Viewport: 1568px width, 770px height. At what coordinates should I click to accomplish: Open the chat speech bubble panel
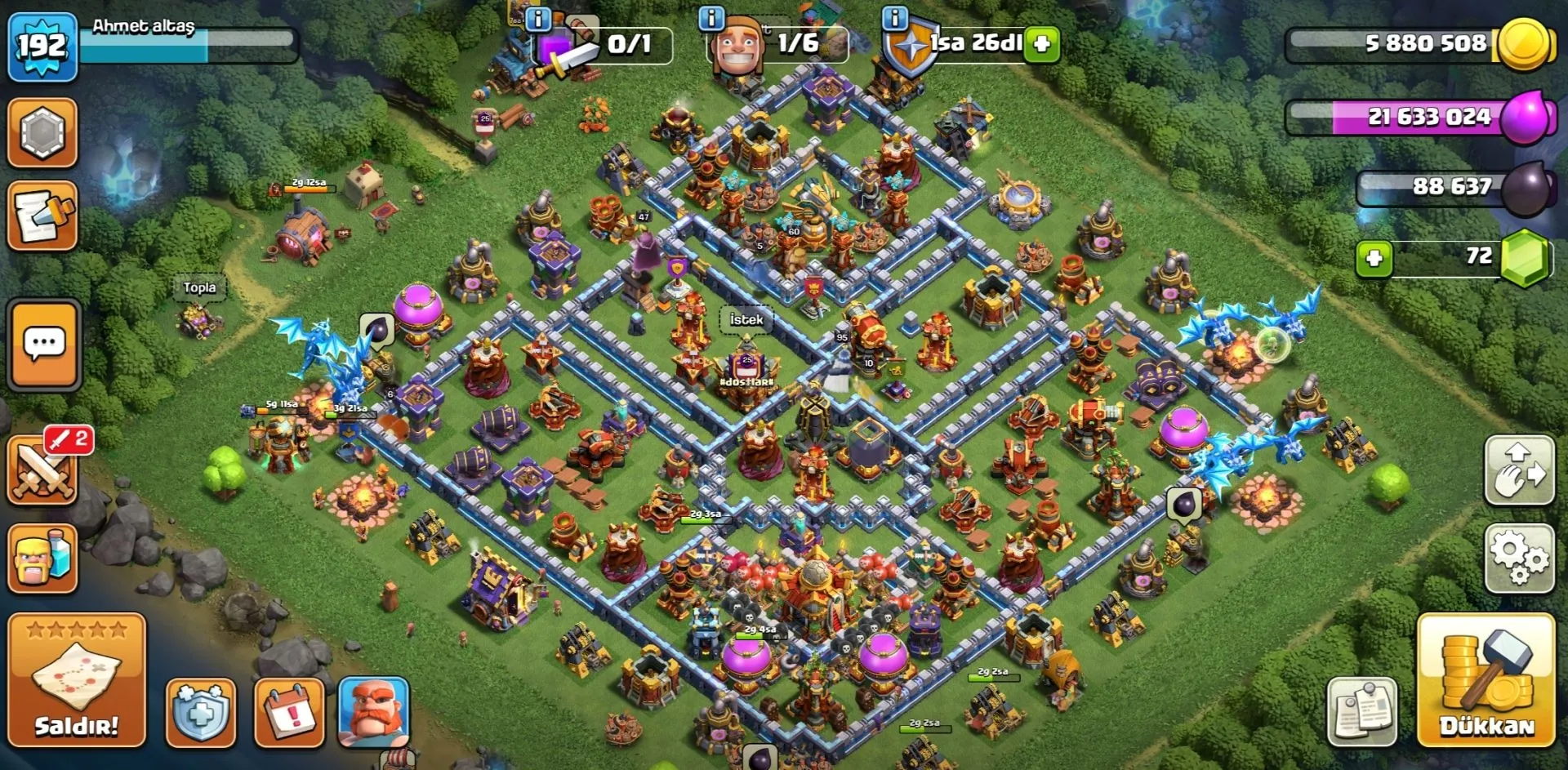(x=44, y=344)
